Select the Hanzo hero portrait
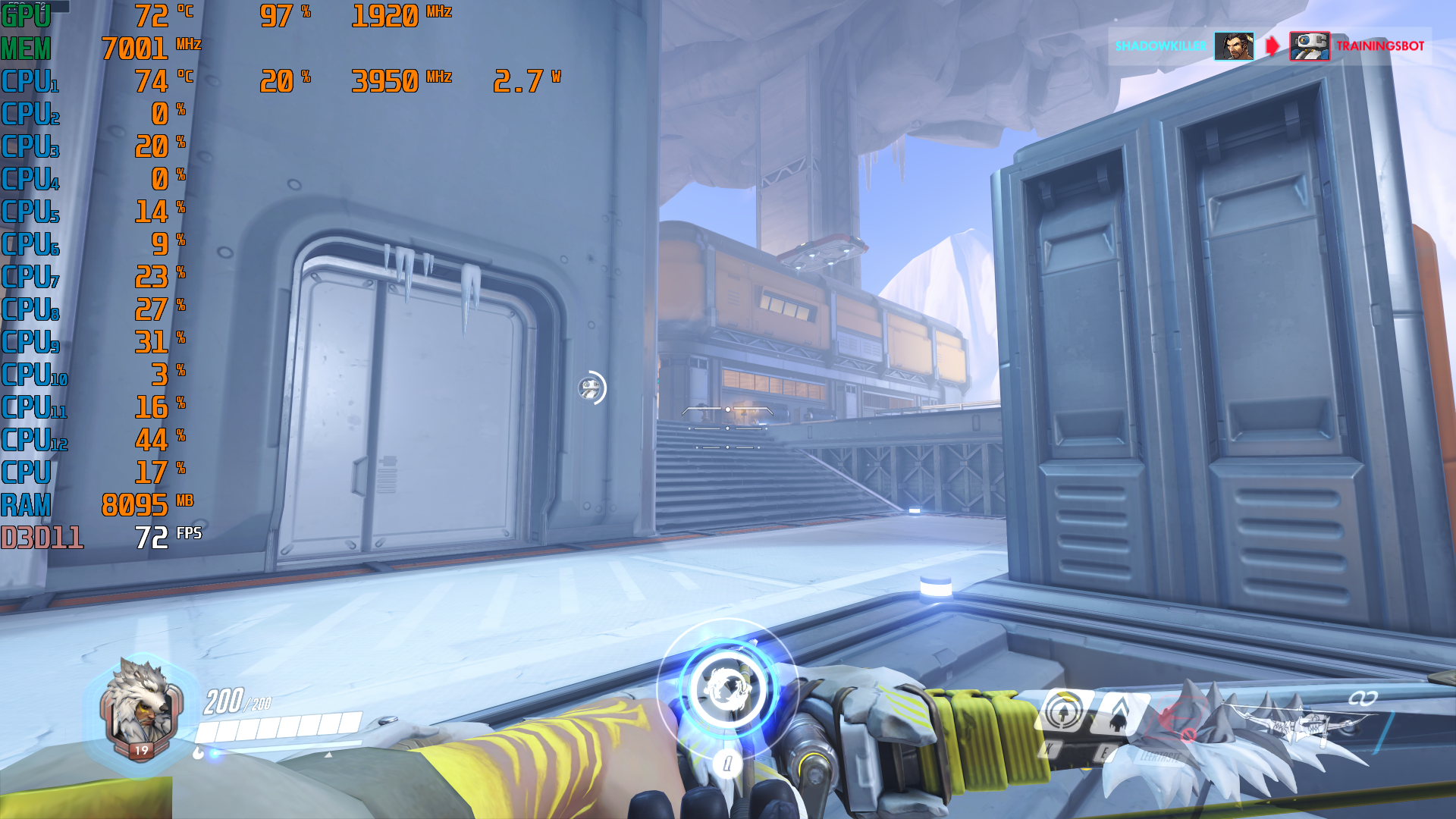Viewport: 1456px width, 819px height. tap(140, 717)
